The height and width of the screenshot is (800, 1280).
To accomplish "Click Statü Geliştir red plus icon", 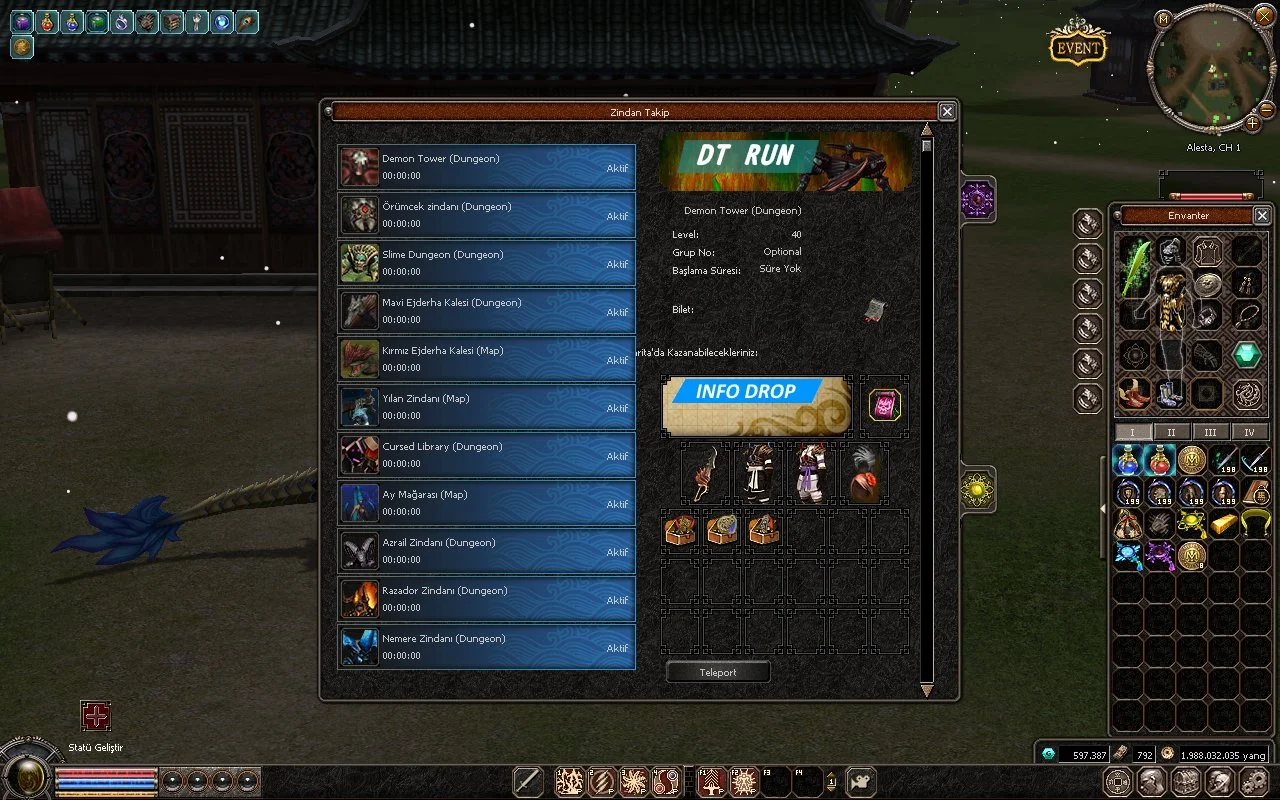I will (x=96, y=716).
